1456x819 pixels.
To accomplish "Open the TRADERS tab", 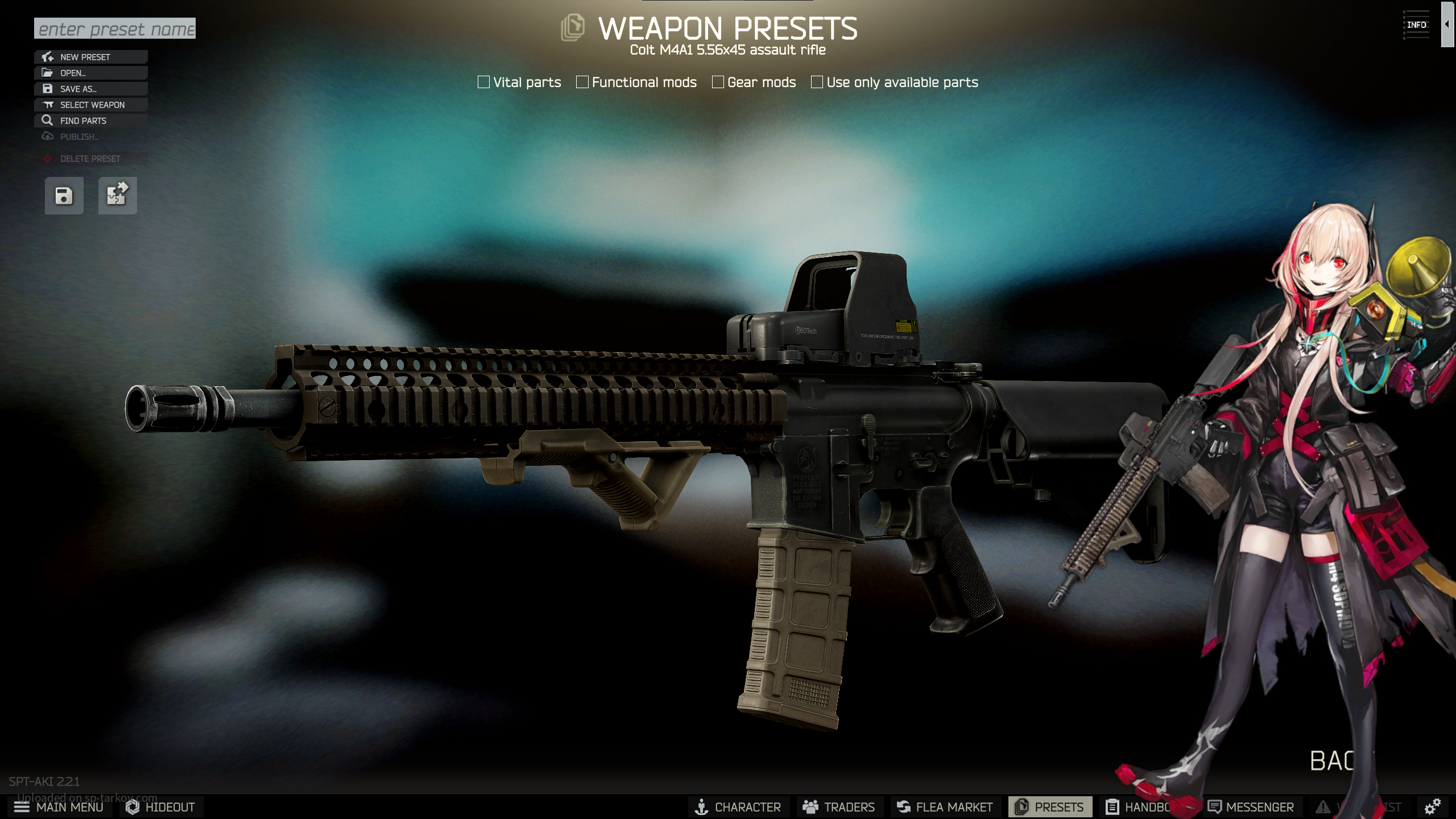I will pos(838,807).
